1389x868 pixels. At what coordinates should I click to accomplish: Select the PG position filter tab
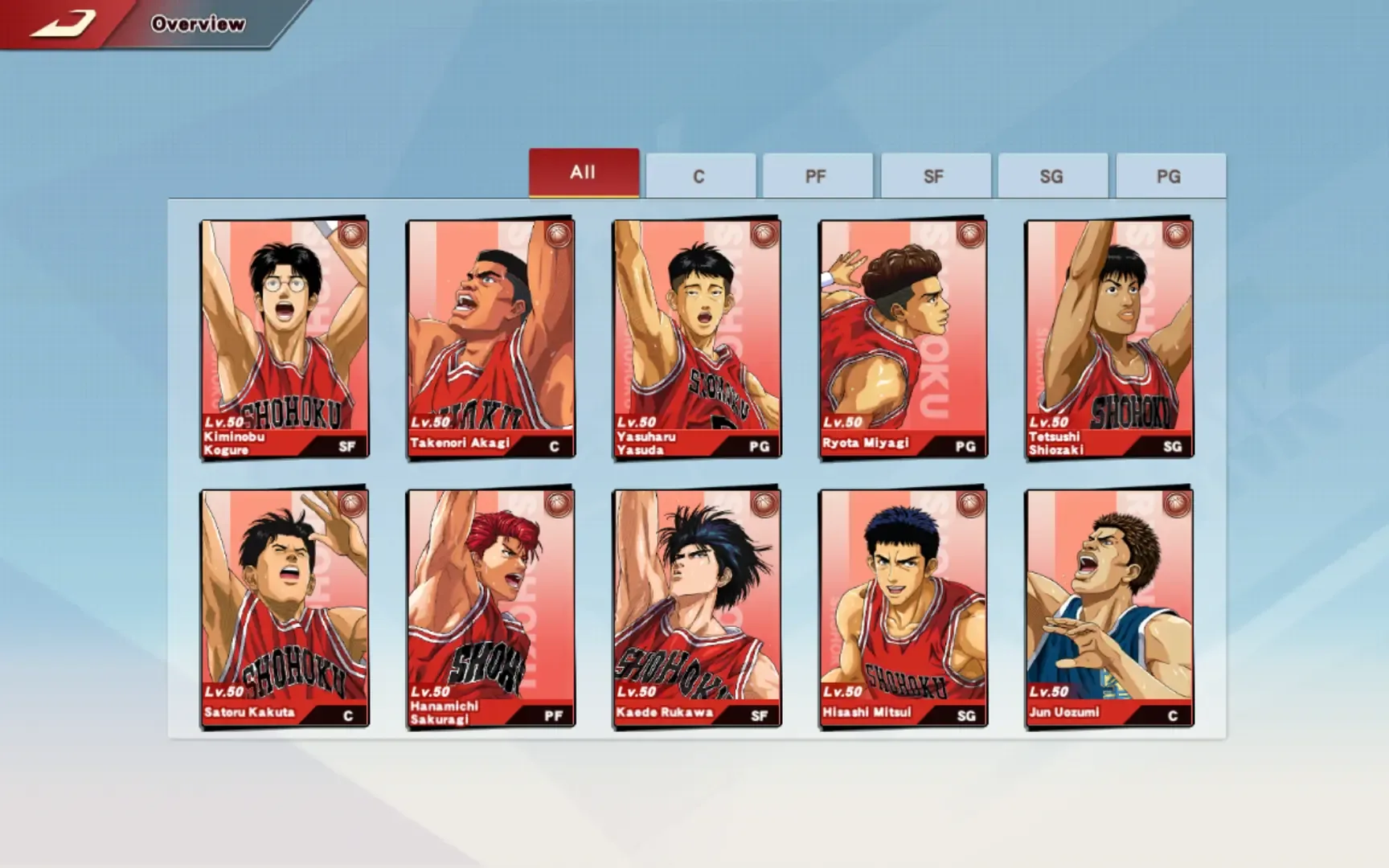pyautogui.click(x=1170, y=175)
